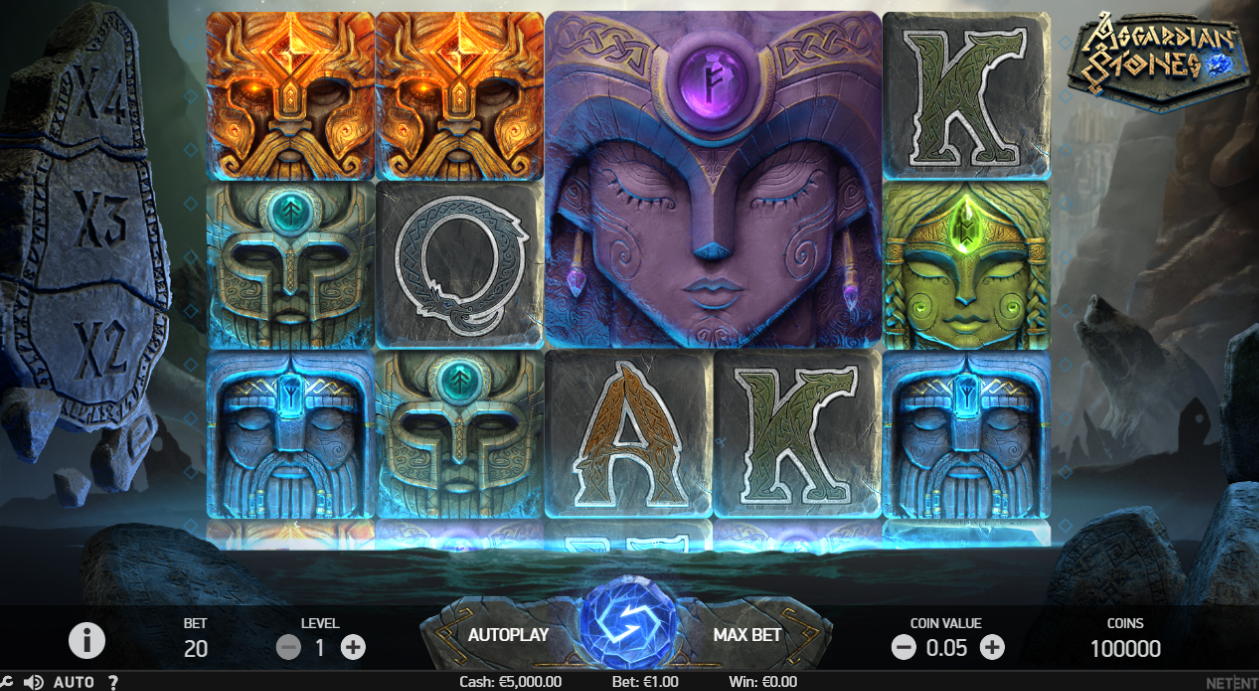Increase the bet level
The width and height of the screenshot is (1259, 691).
pyautogui.click(x=353, y=648)
